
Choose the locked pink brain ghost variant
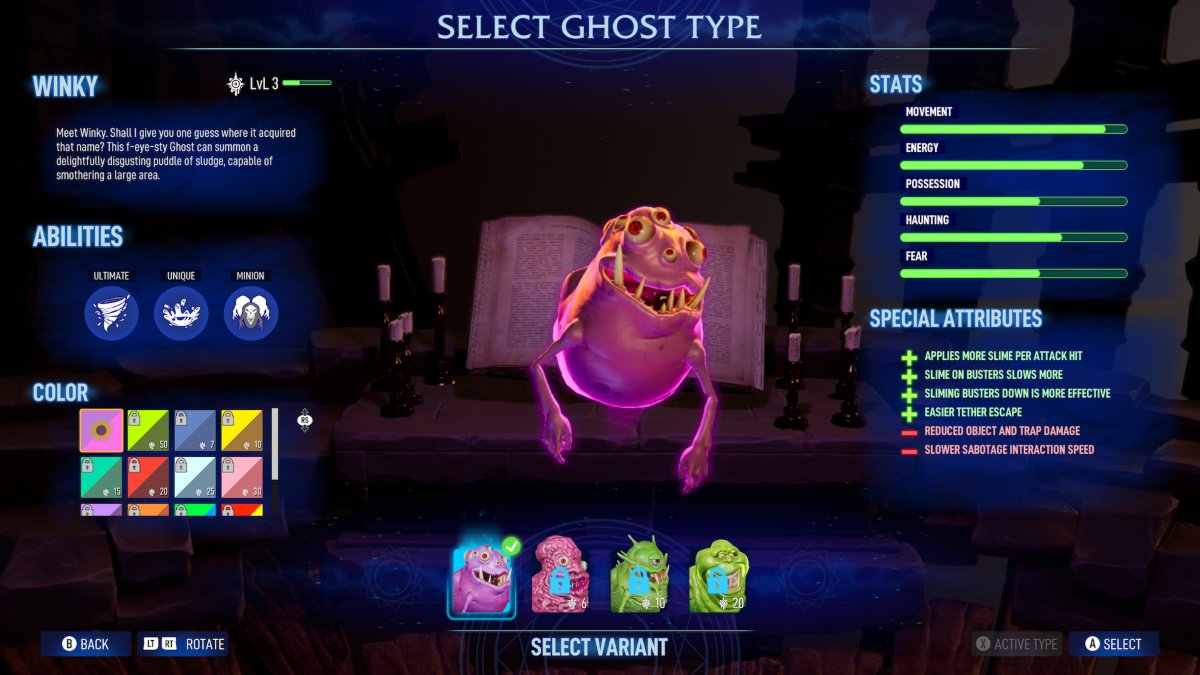coord(559,574)
